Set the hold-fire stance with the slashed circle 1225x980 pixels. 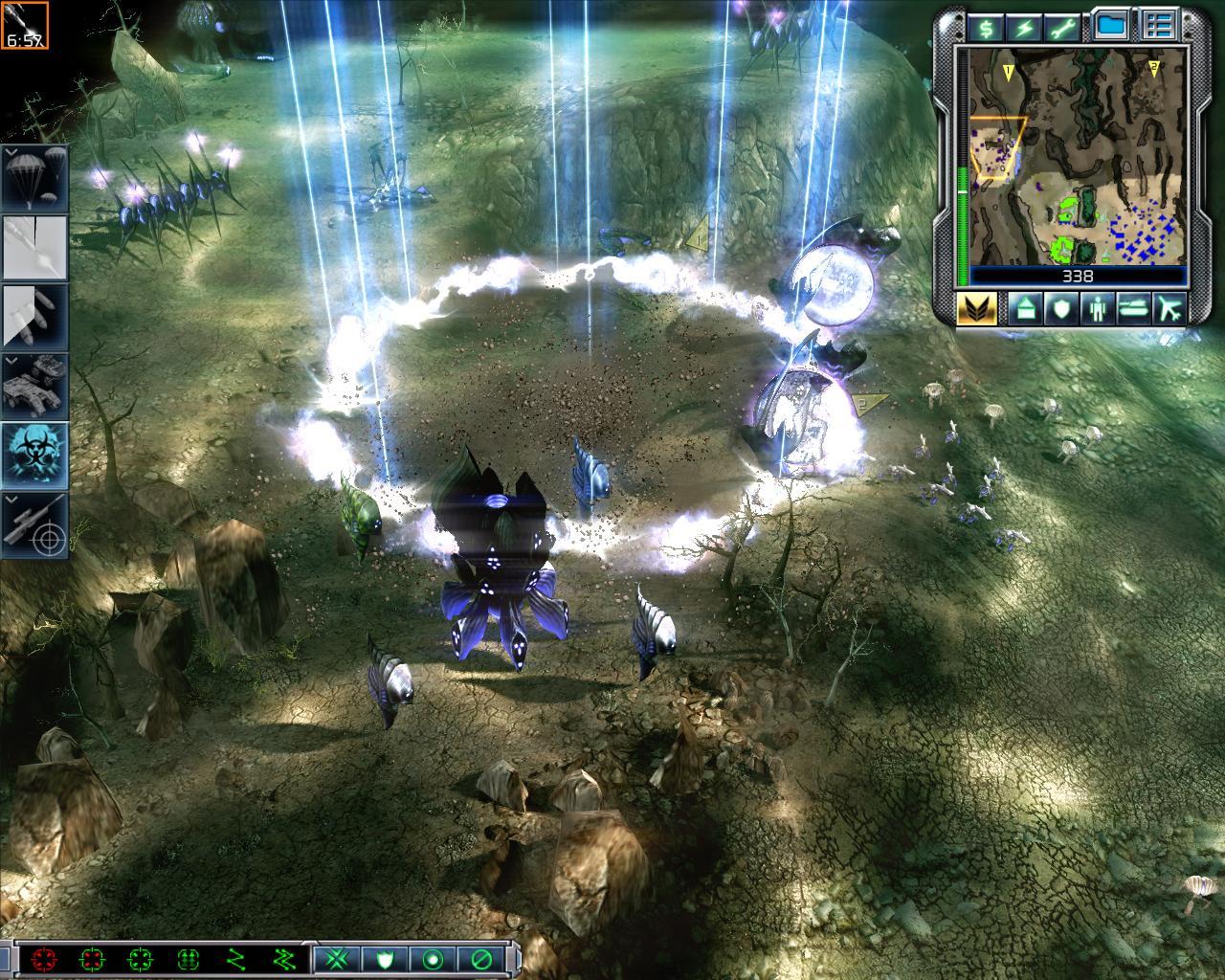tap(481, 958)
